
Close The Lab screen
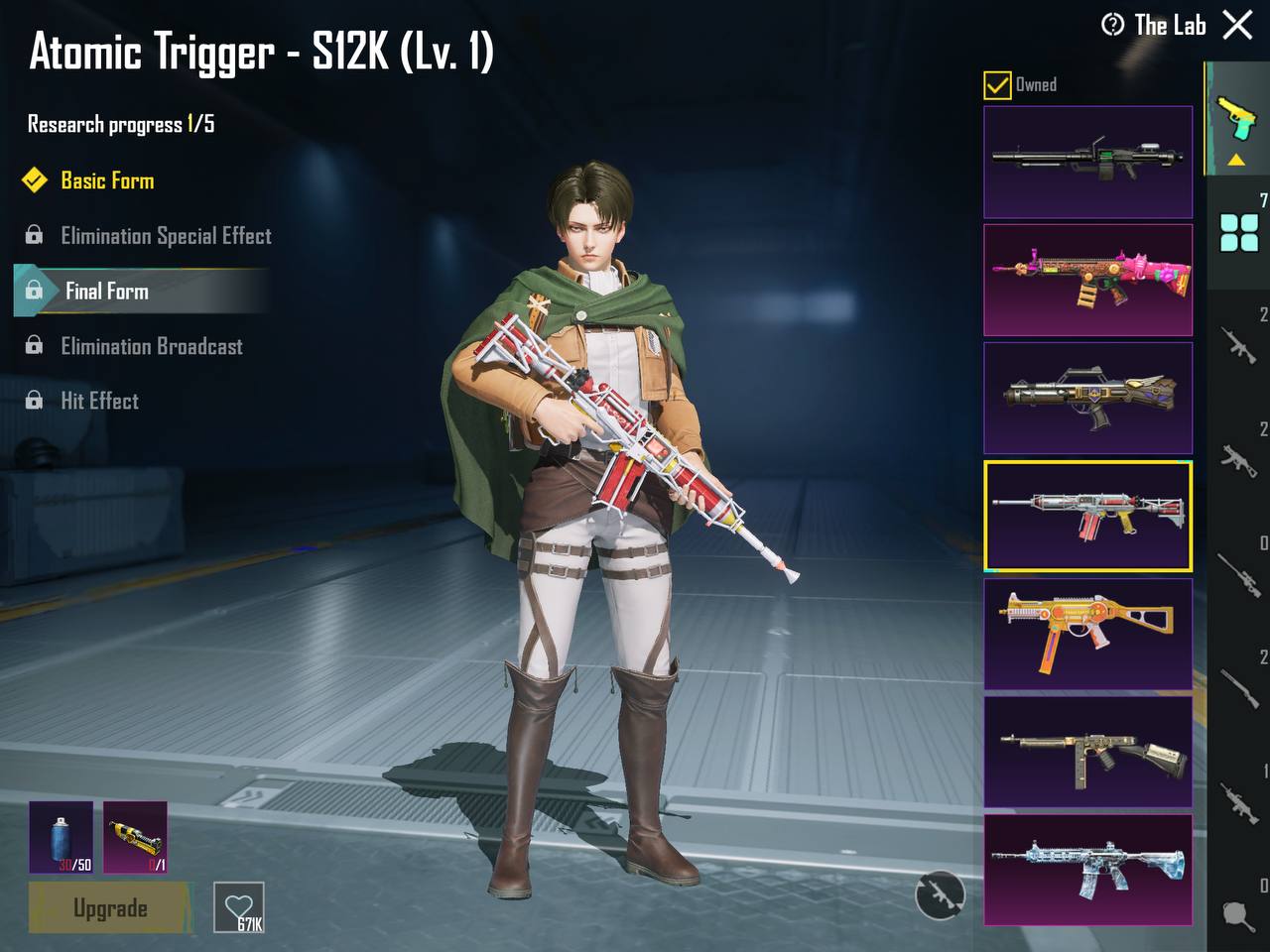1237,25
